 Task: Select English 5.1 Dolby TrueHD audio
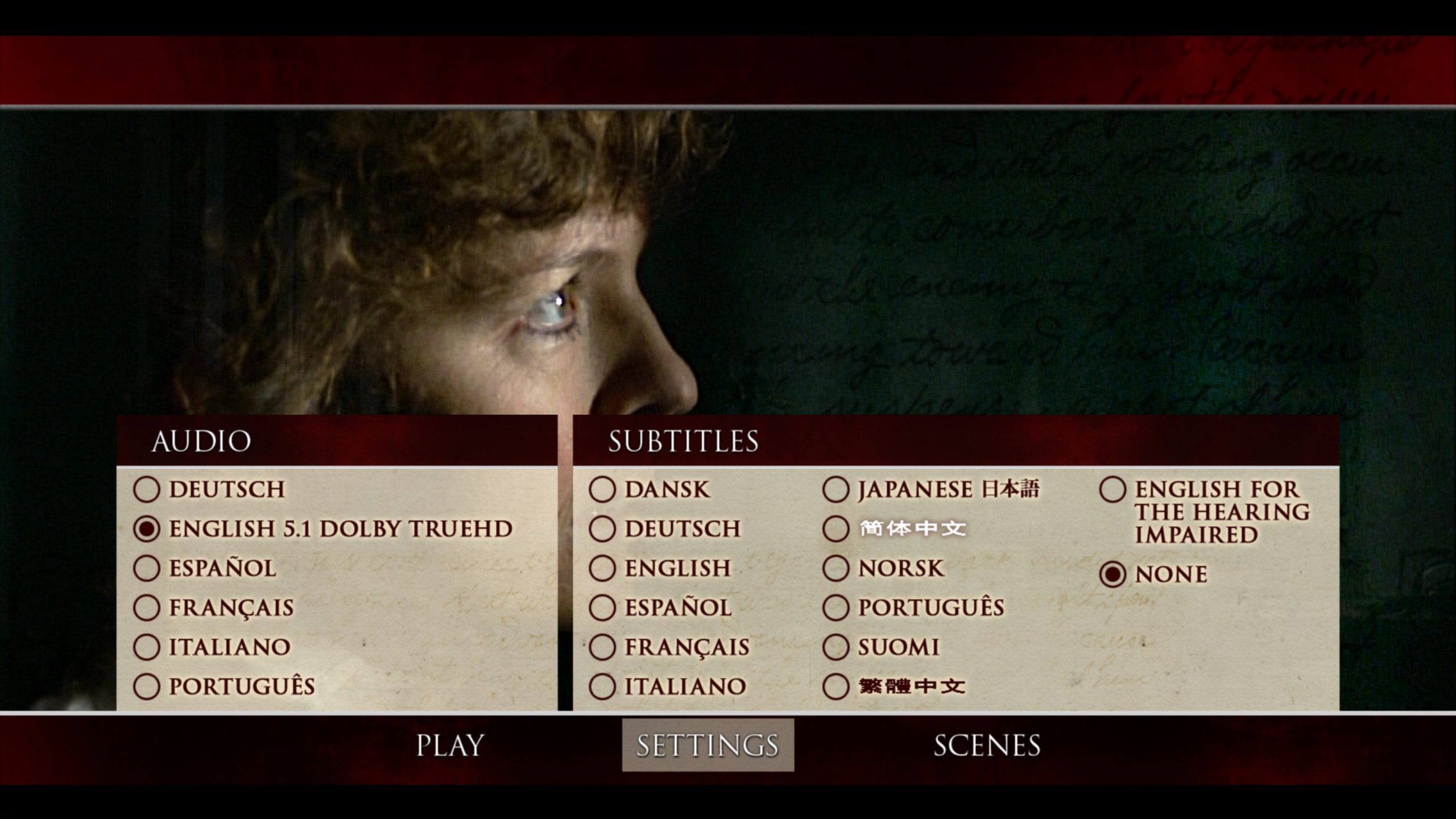click(147, 529)
